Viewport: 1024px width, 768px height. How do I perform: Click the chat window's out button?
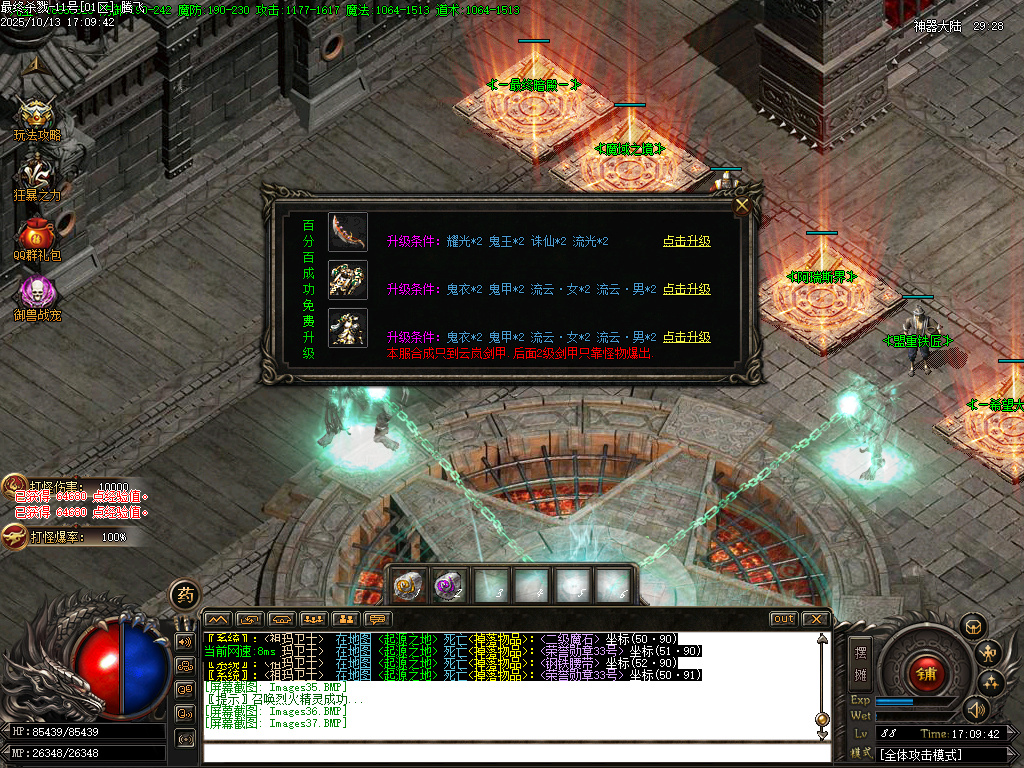point(784,619)
